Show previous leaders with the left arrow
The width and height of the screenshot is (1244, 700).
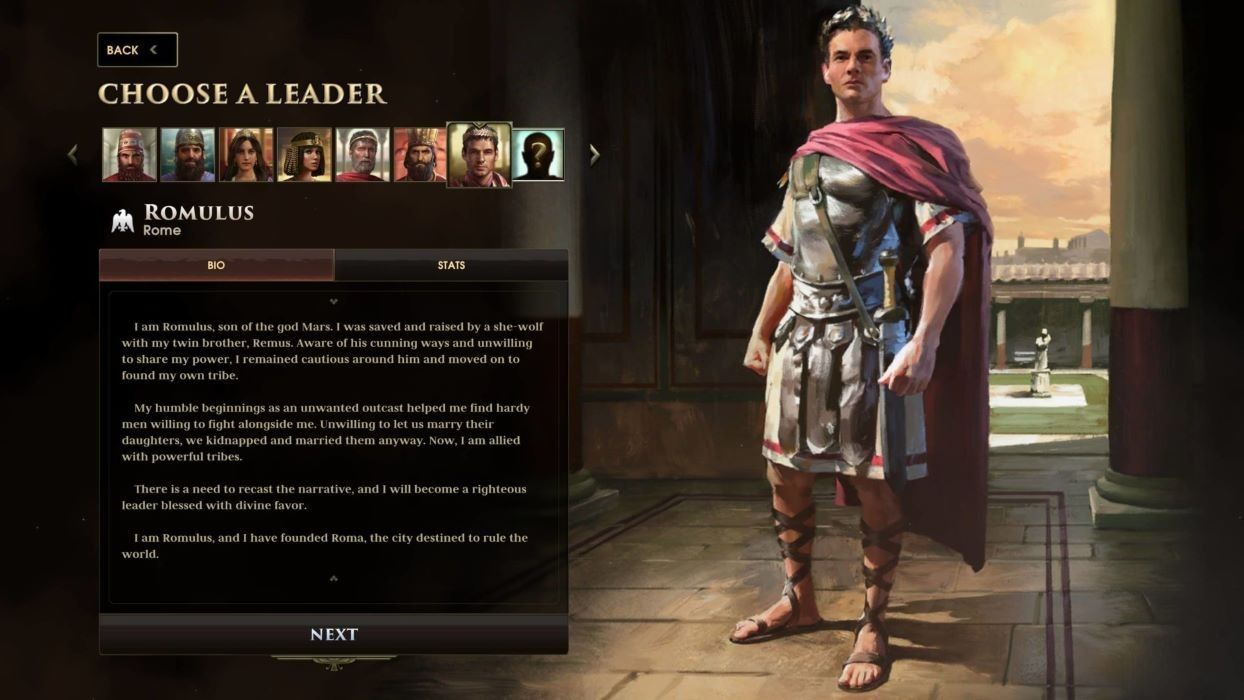(72, 155)
